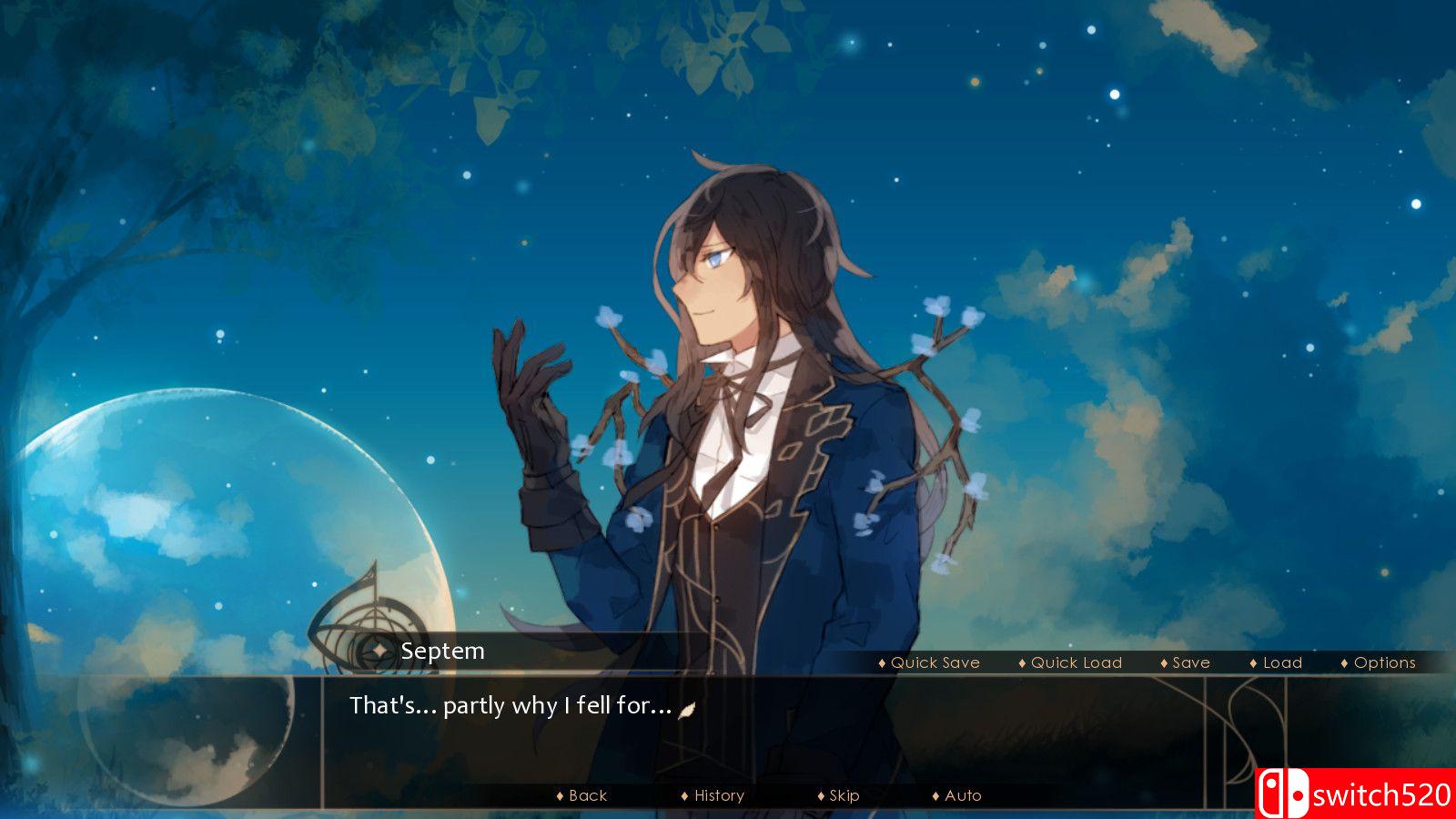Click Back to rewind dialogue

(x=588, y=795)
